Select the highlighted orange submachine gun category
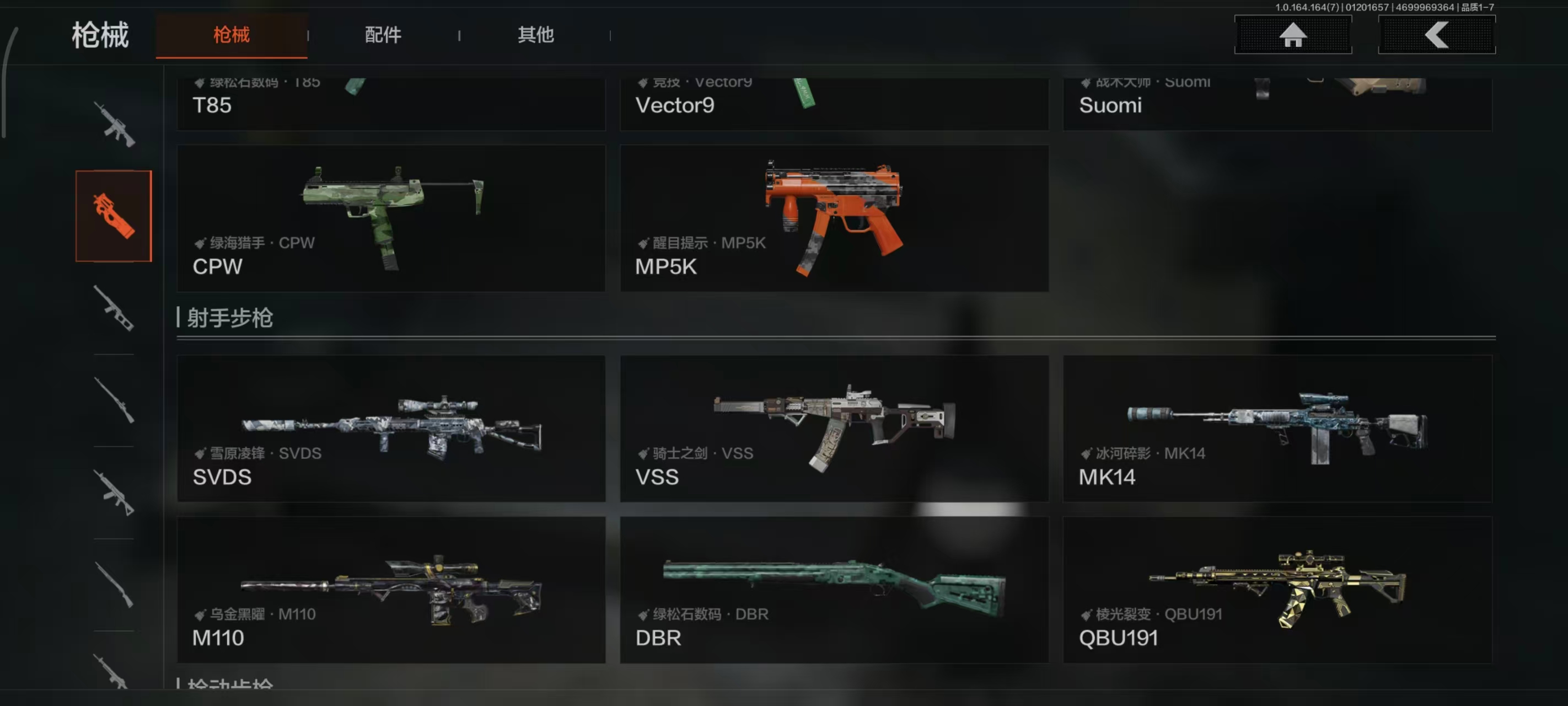The image size is (1568, 706). [114, 216]
